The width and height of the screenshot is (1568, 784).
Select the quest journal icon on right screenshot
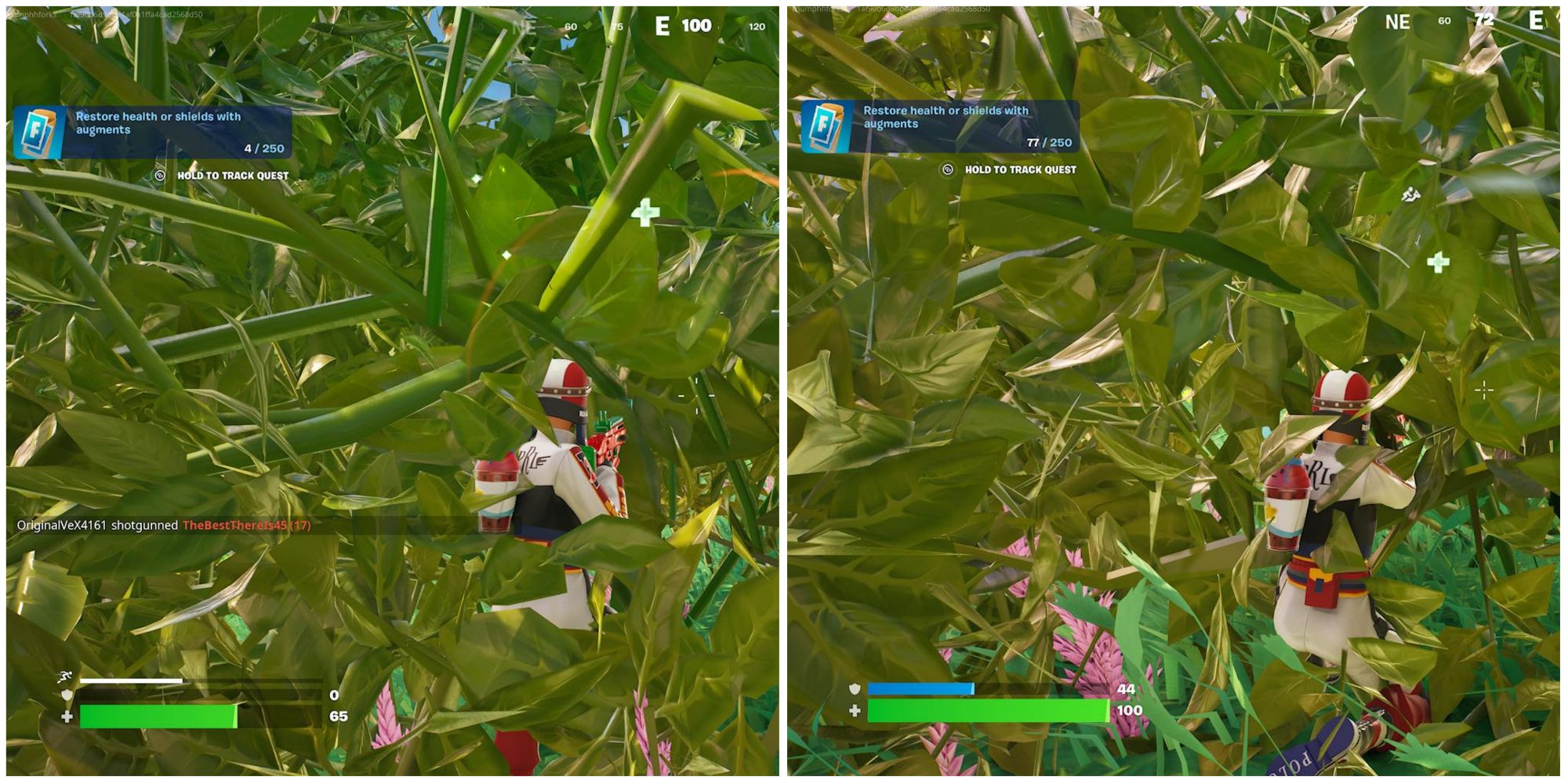[825, 125]
